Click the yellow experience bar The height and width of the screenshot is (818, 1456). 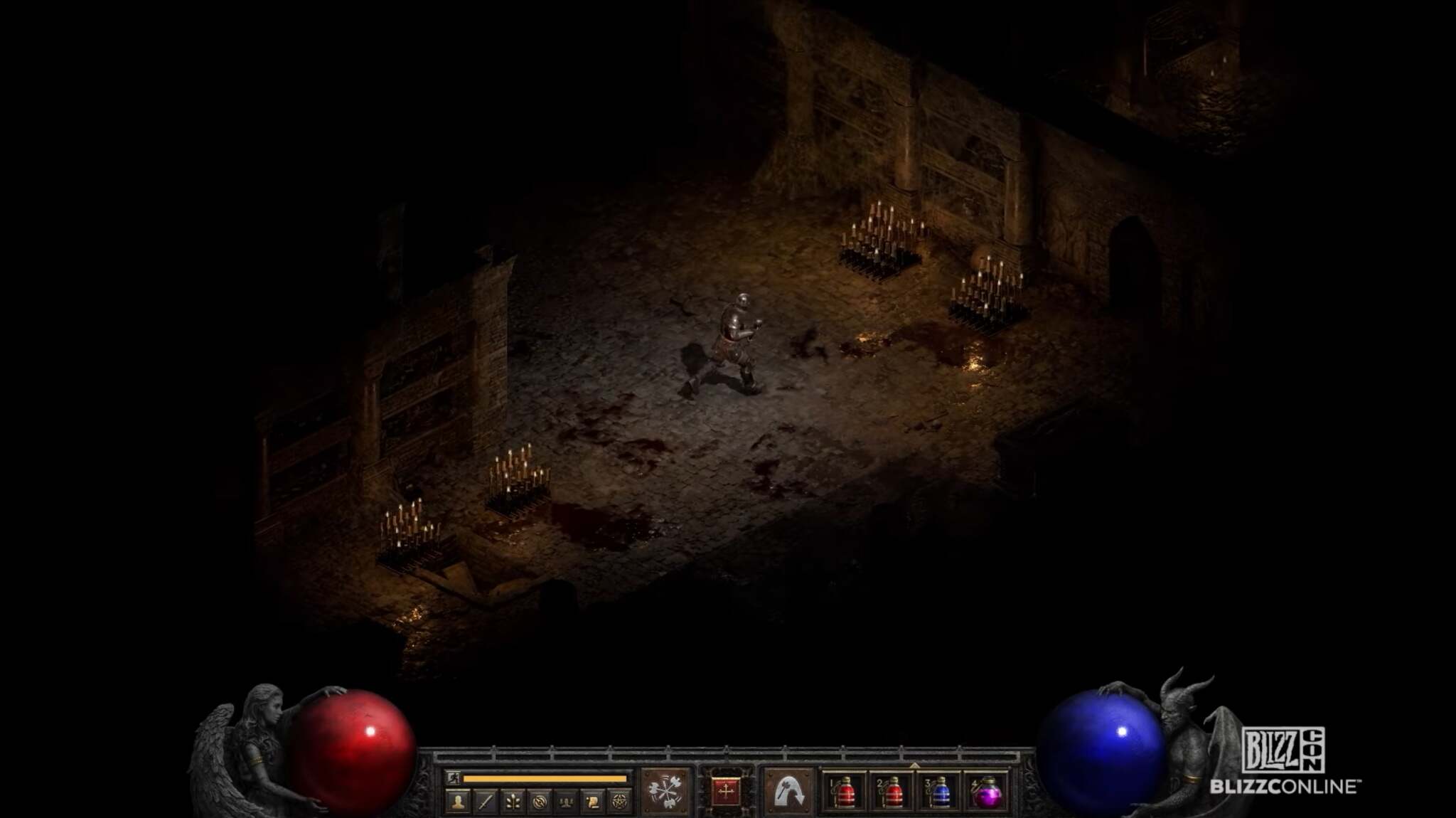pyautogui.click(x=545, y=779)
